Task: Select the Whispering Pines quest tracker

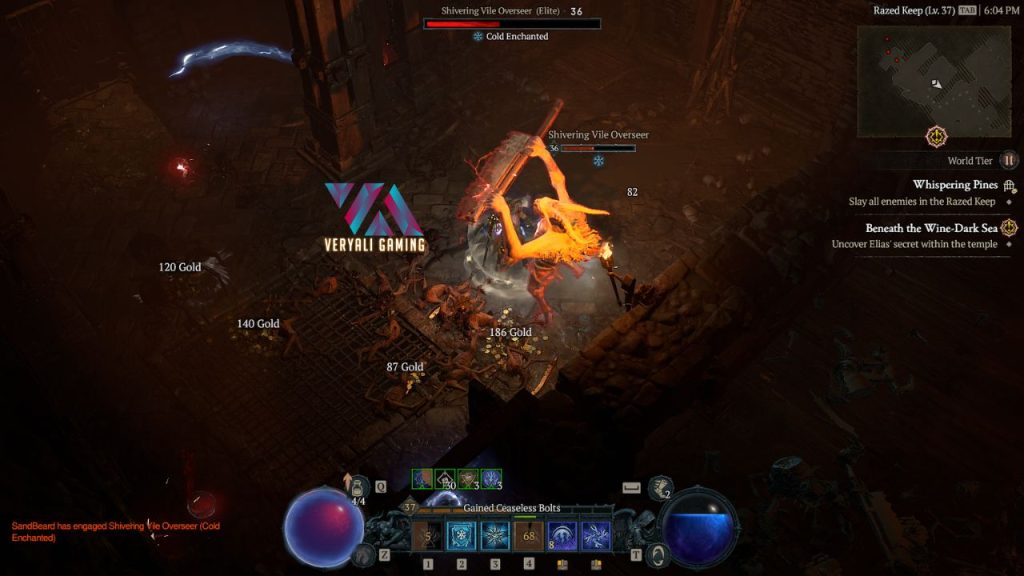Action: coord(955,185)
